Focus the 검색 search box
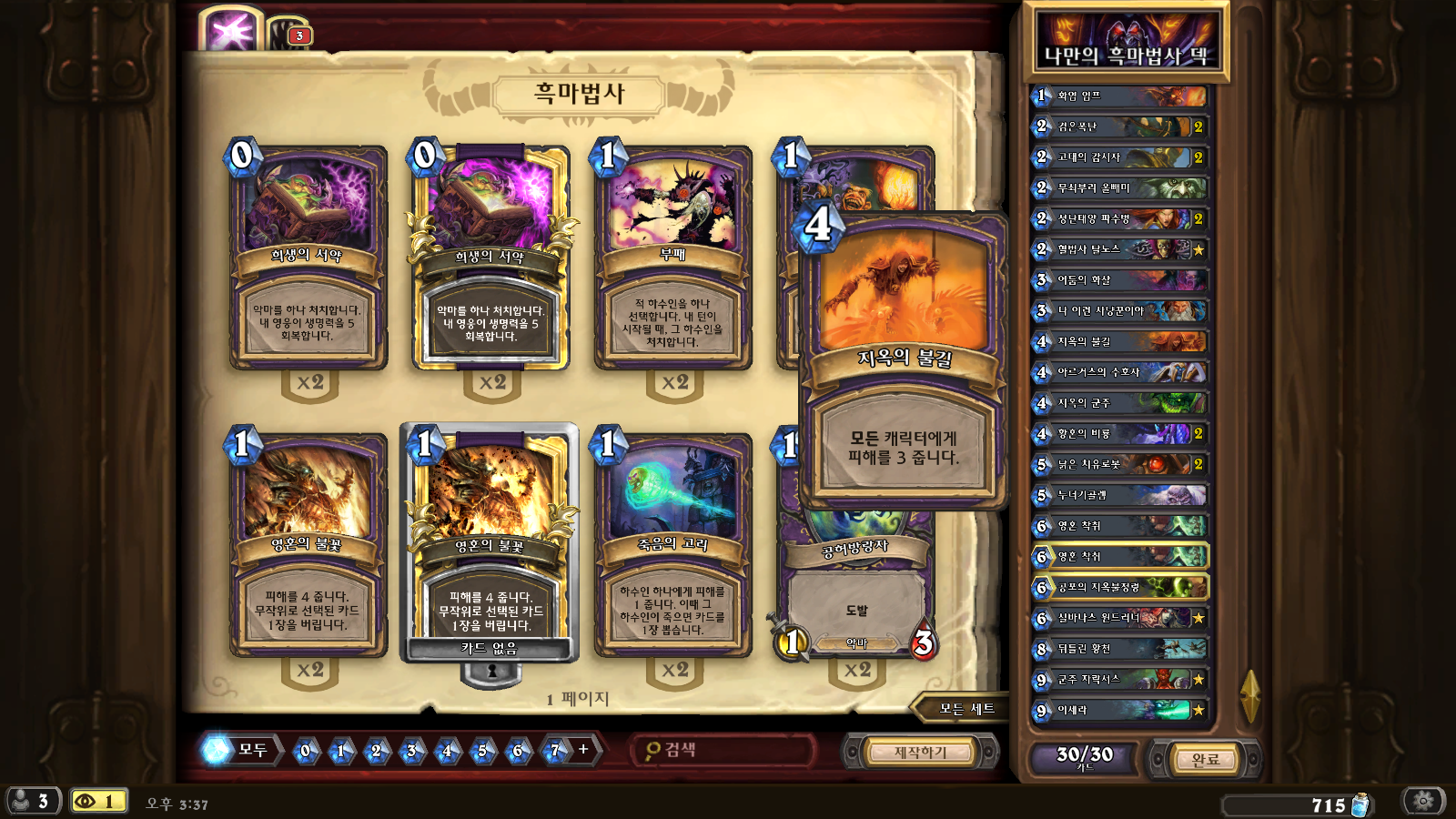 pyautogui.click(x=723, y=750)
